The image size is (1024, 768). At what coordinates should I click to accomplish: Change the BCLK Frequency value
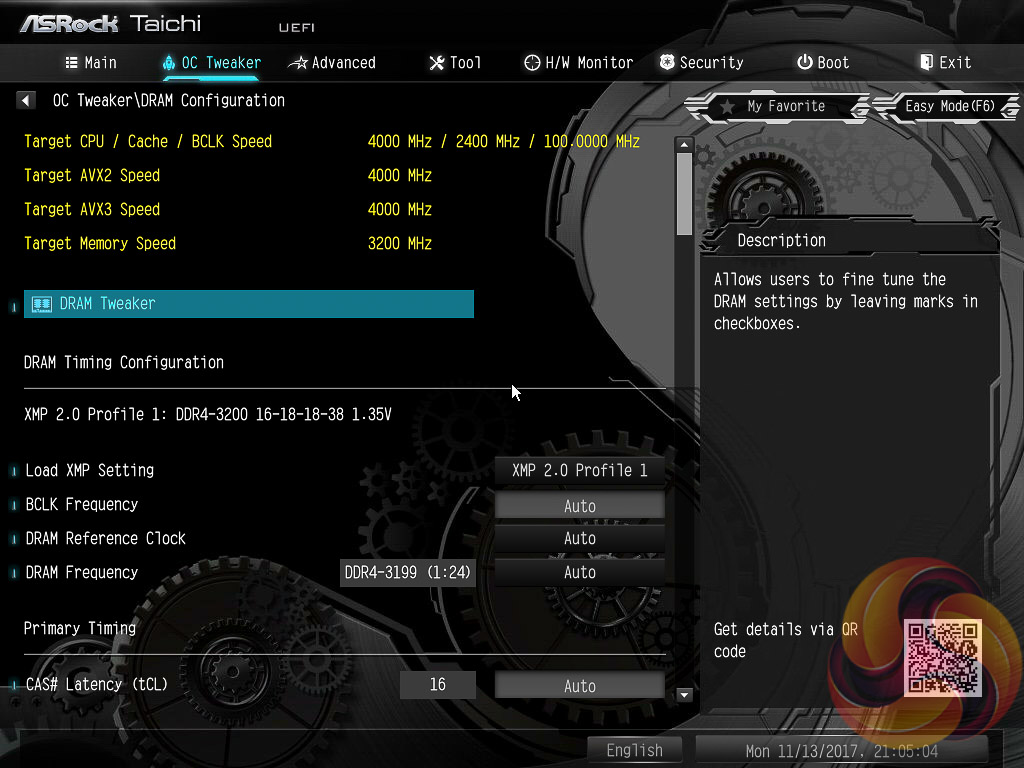[x=579, y=505]
